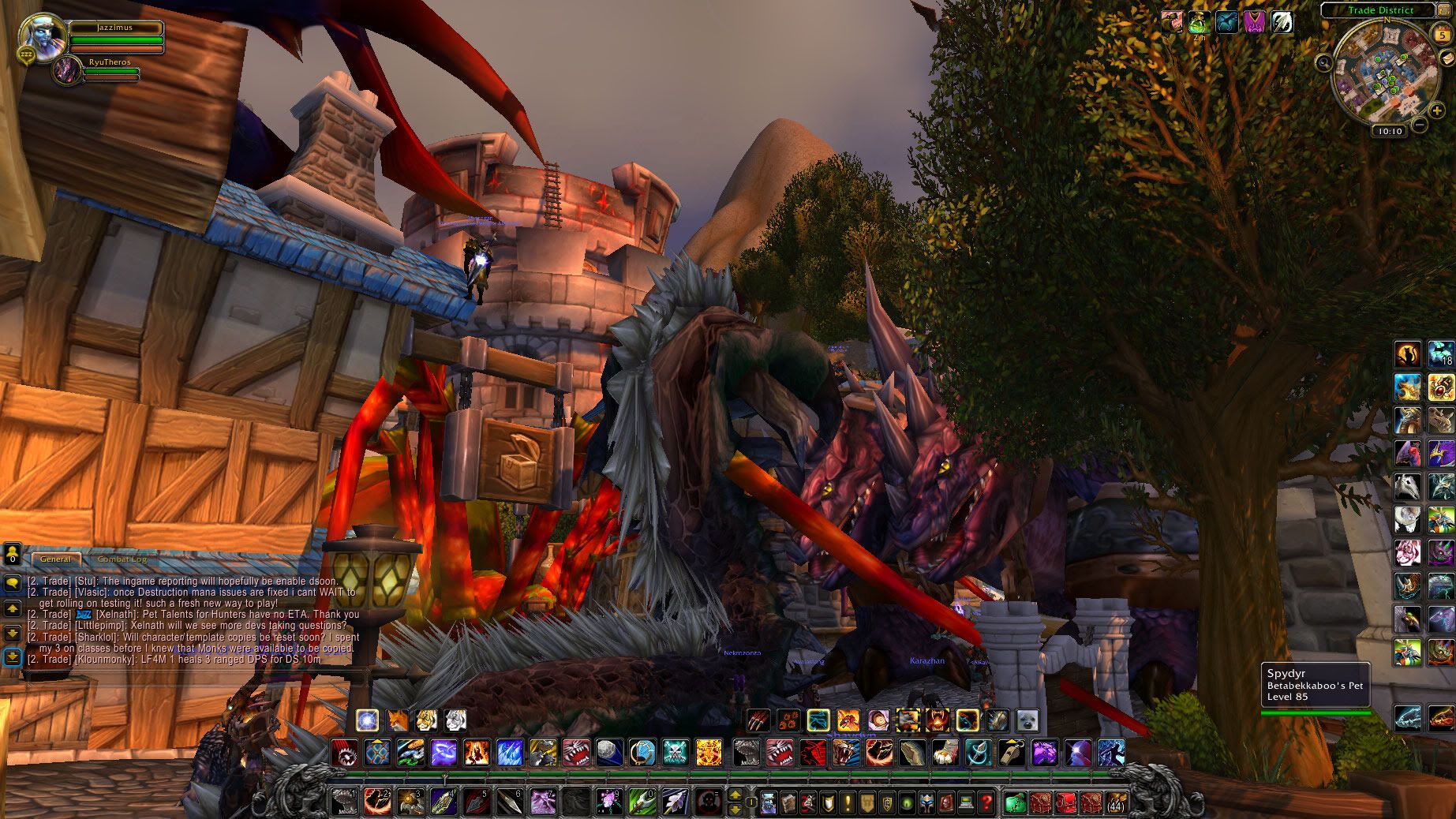Open the social friends list button
1456x819 pixels.
[x=12, y=554]
